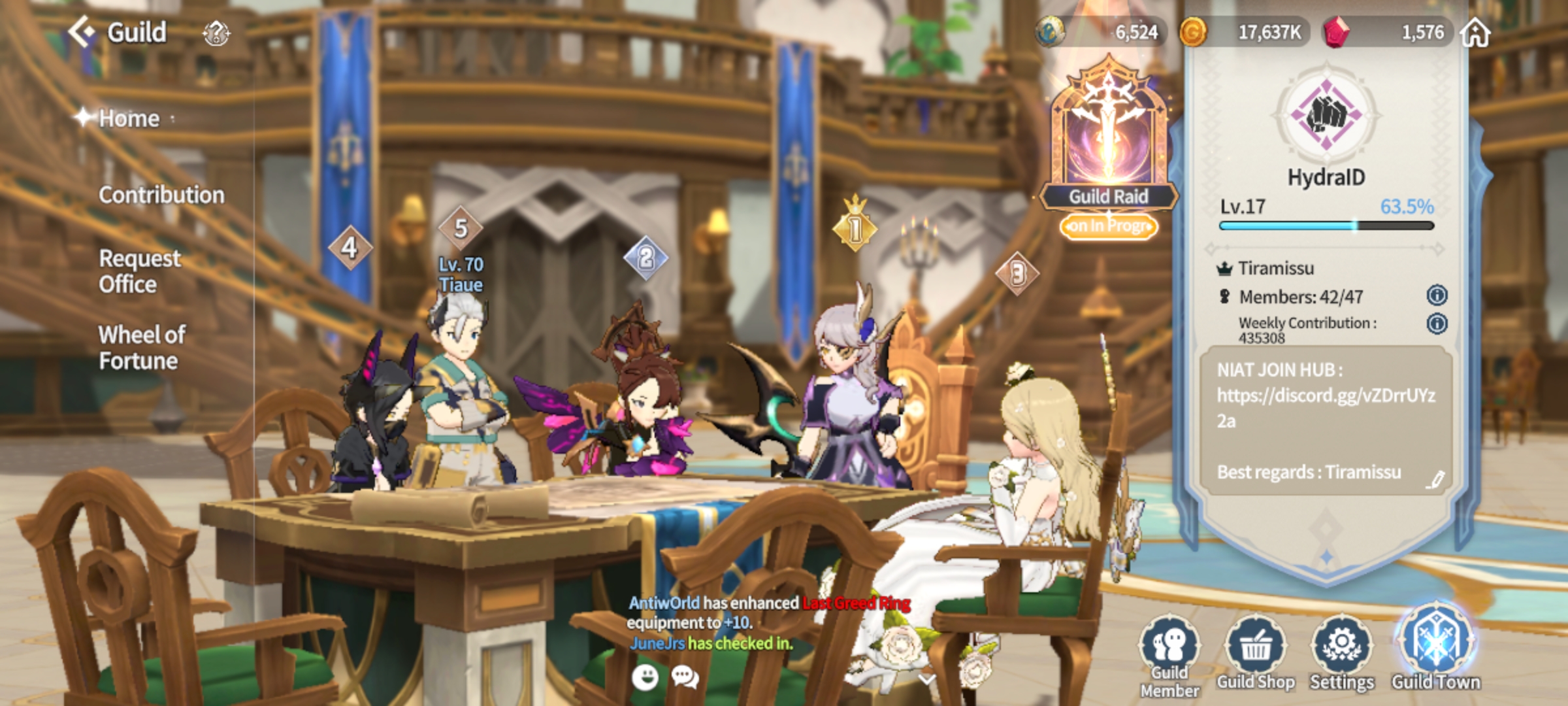
Task: Enter Guild Town
Action: click(x=1435, y=650)
